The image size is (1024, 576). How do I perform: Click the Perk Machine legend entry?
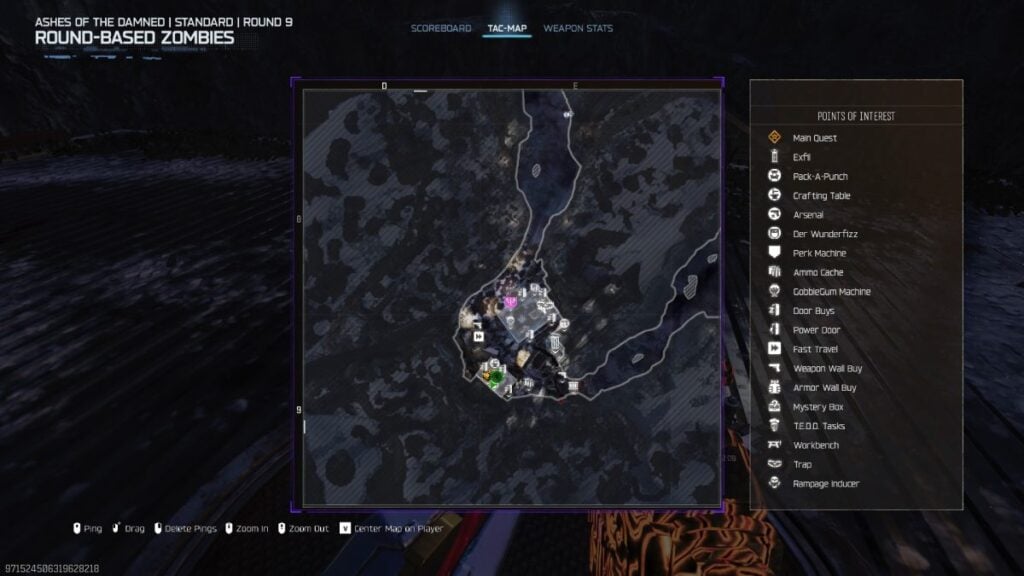[819, 253]
